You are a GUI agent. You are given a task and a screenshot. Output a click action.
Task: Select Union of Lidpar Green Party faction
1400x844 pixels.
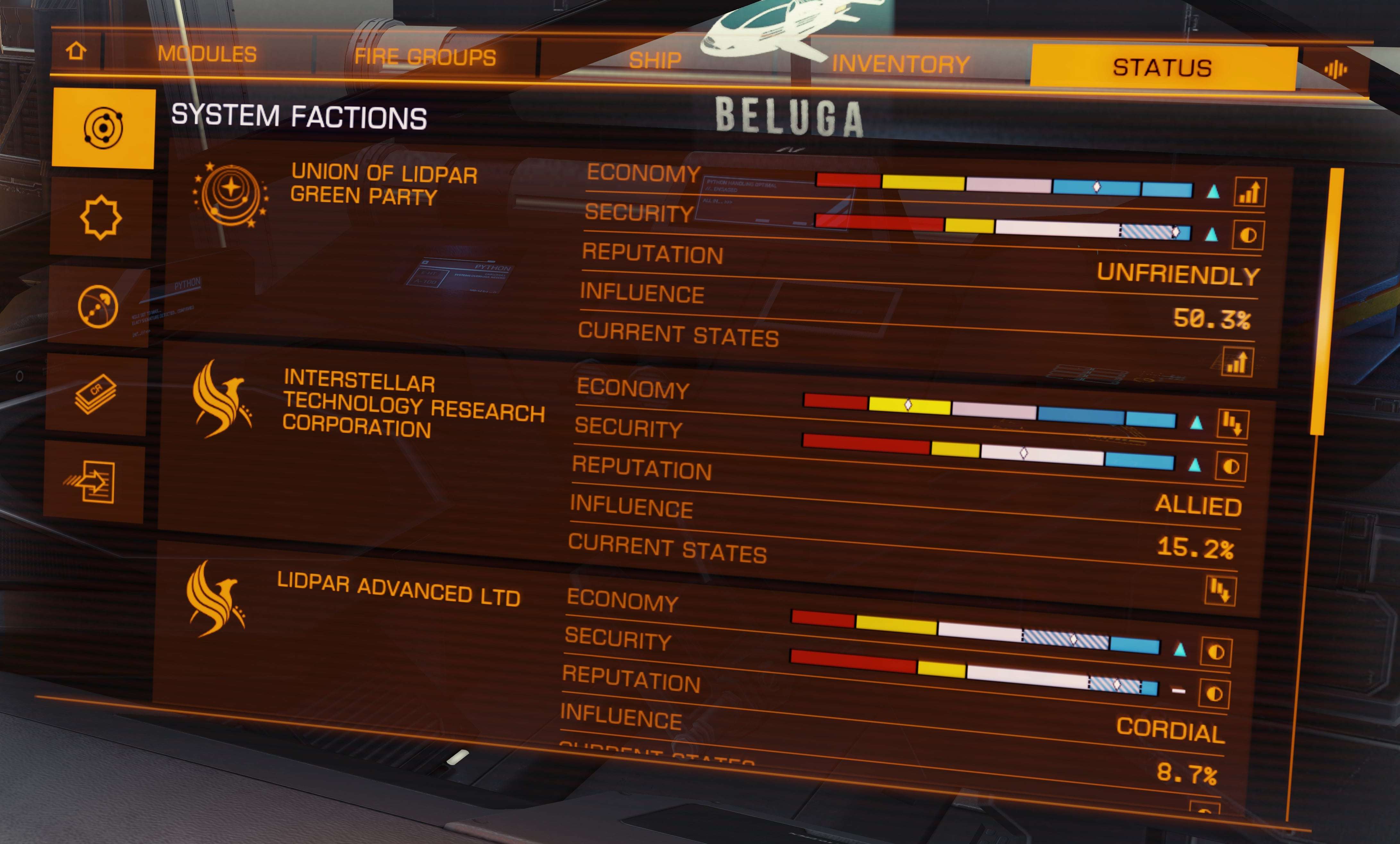pos(384,185)
